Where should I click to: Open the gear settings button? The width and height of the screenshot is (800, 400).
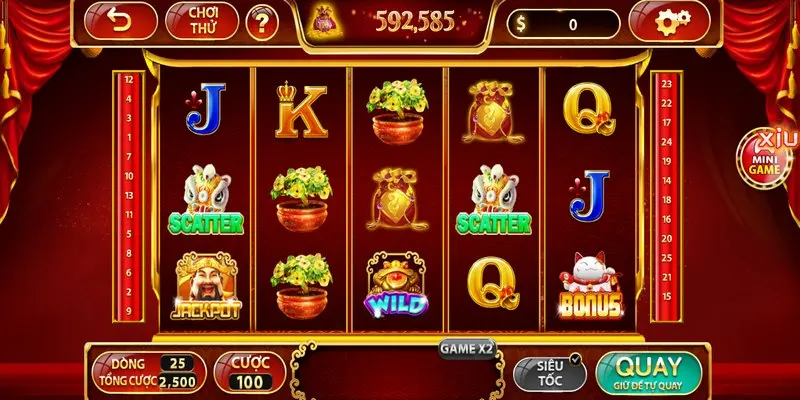click(x=666, y=22)
